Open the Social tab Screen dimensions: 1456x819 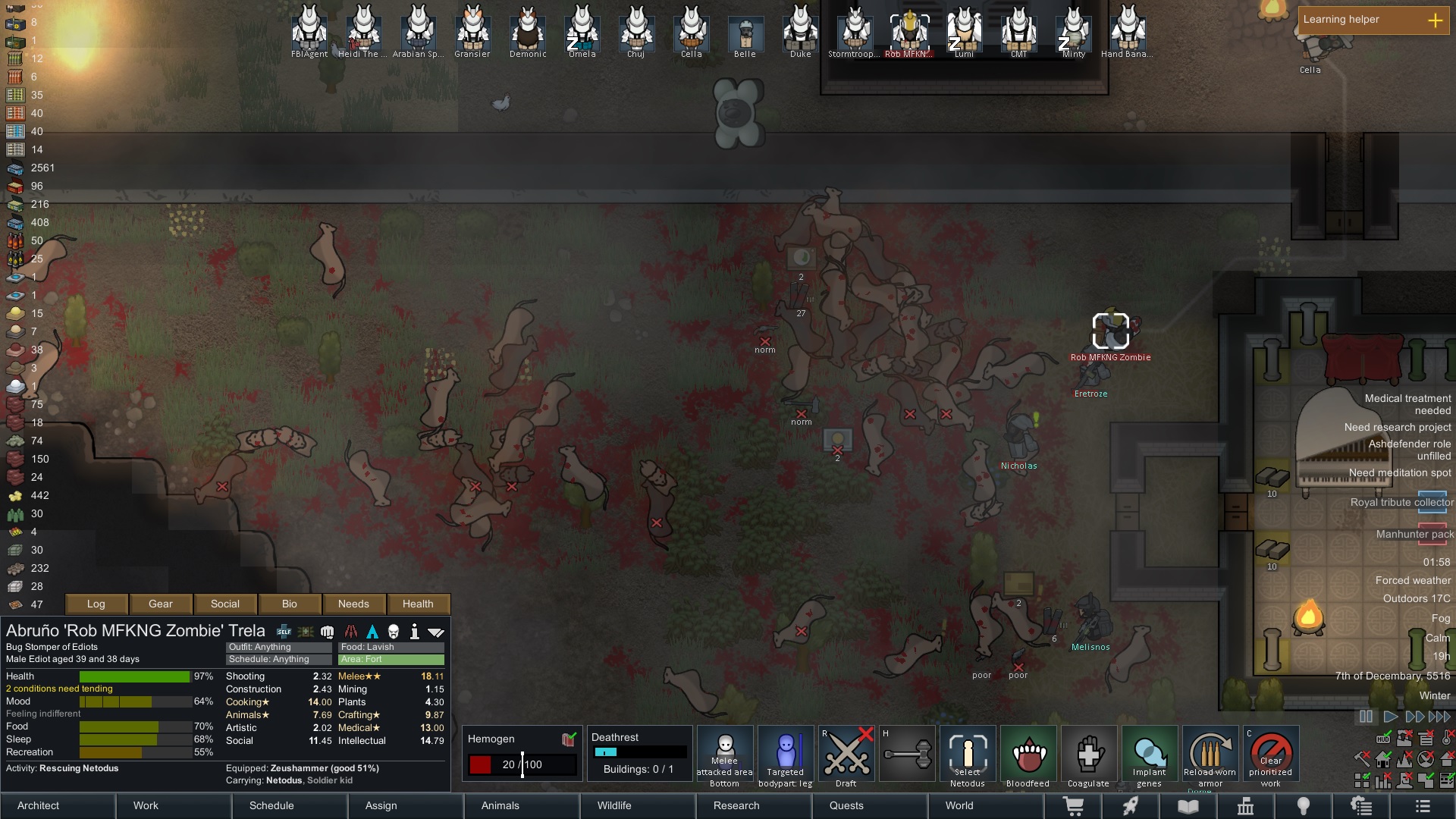225,604
